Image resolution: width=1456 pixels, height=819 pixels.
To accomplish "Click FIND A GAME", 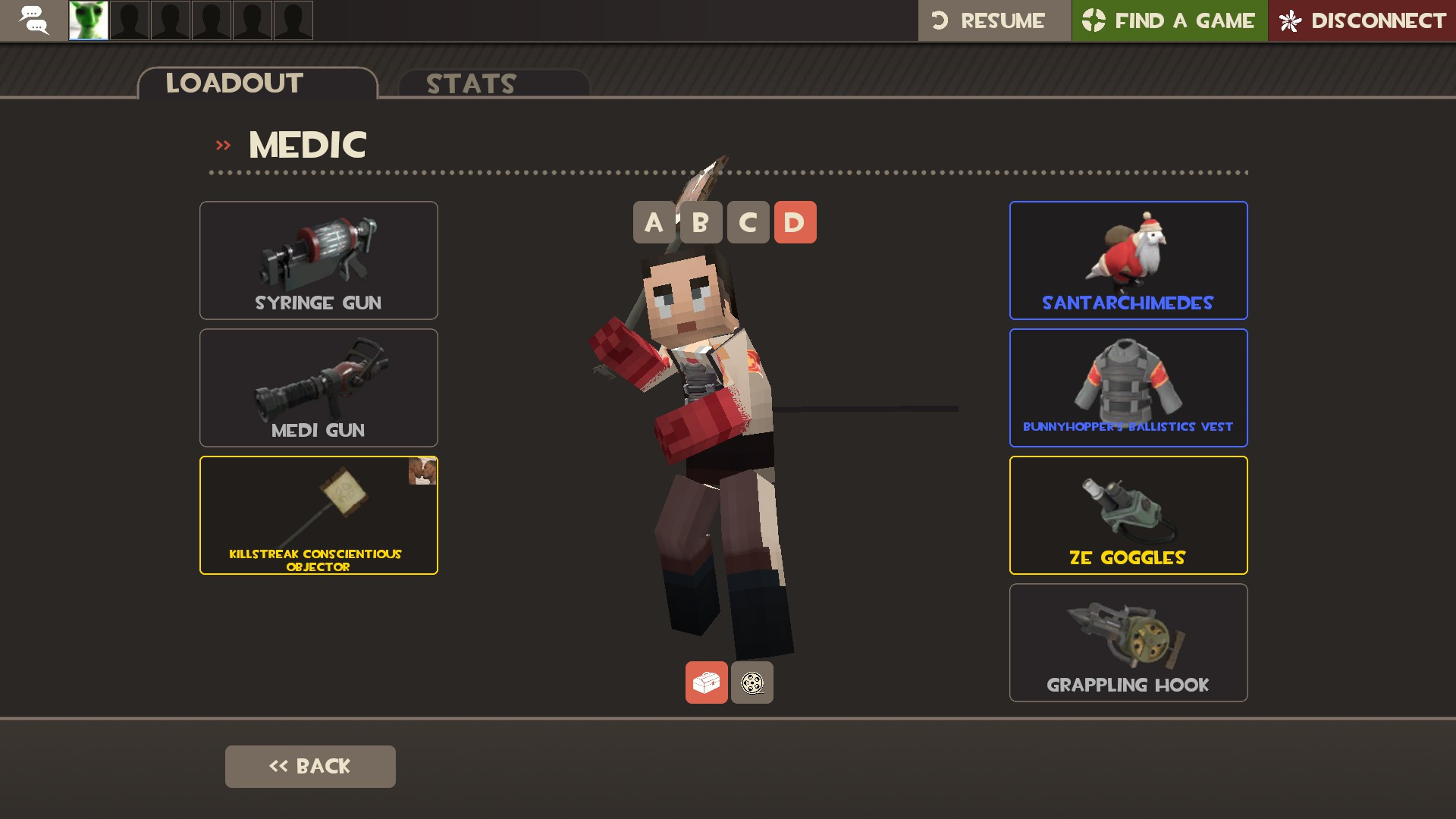I will [x=1168, y=20].
